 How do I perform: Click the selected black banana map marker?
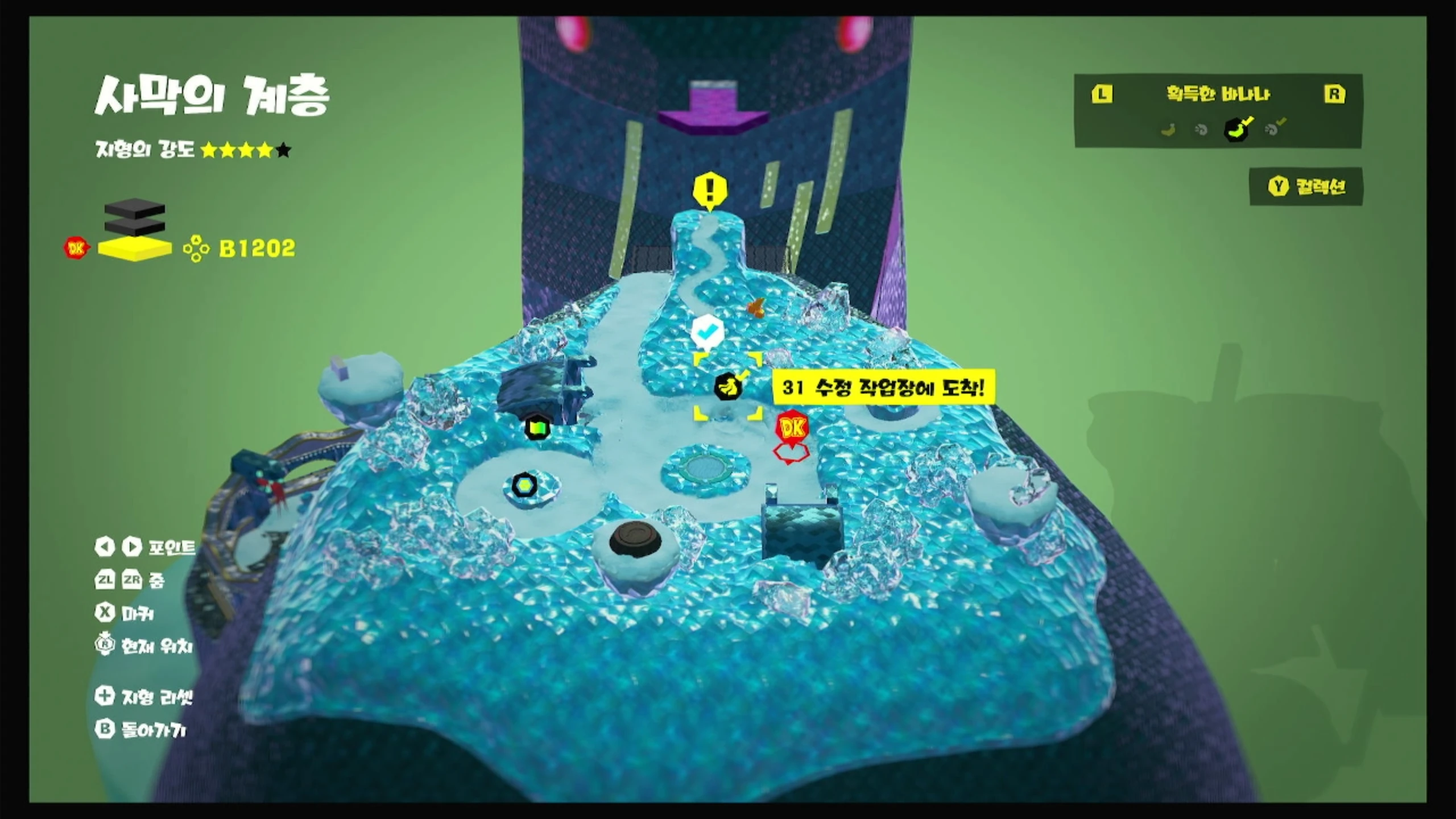click(727, 387)
